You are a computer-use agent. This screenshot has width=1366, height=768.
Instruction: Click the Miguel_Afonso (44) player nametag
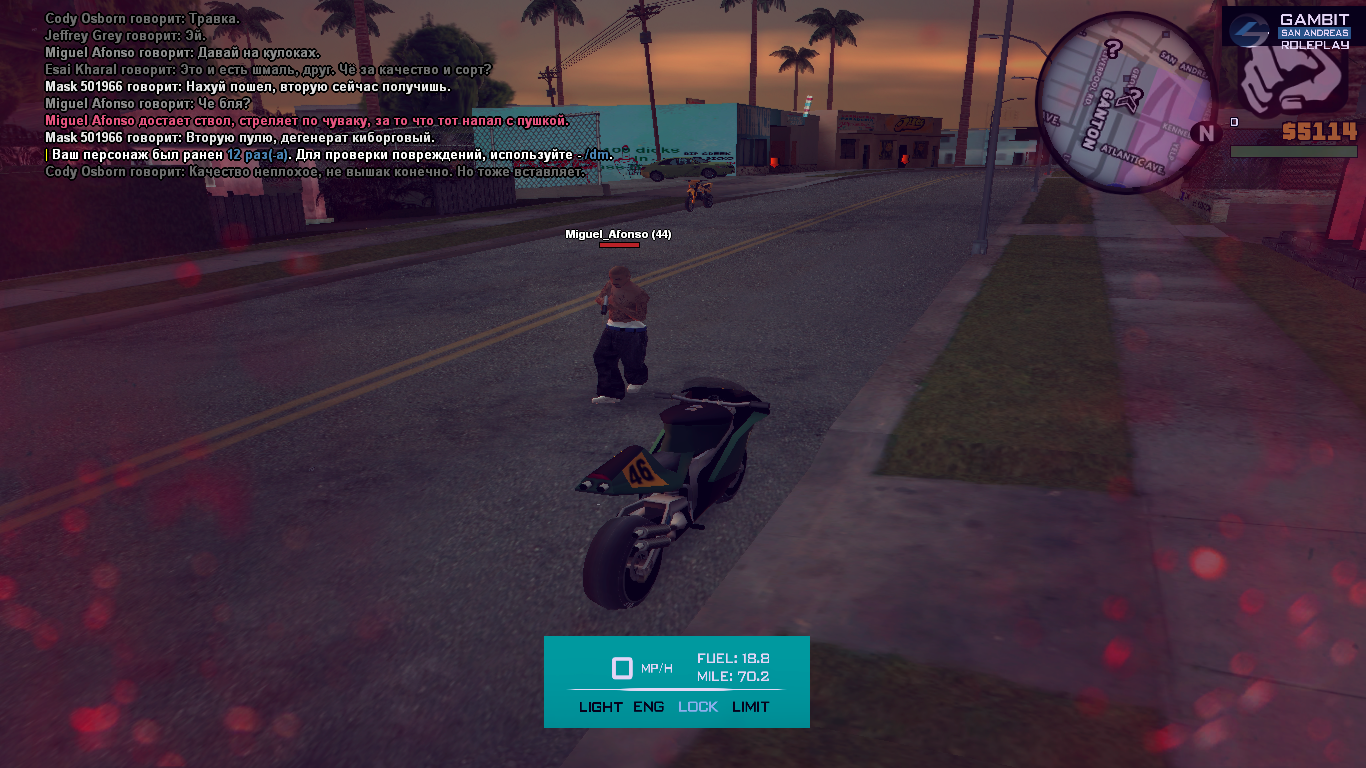(x=618, y=234)
